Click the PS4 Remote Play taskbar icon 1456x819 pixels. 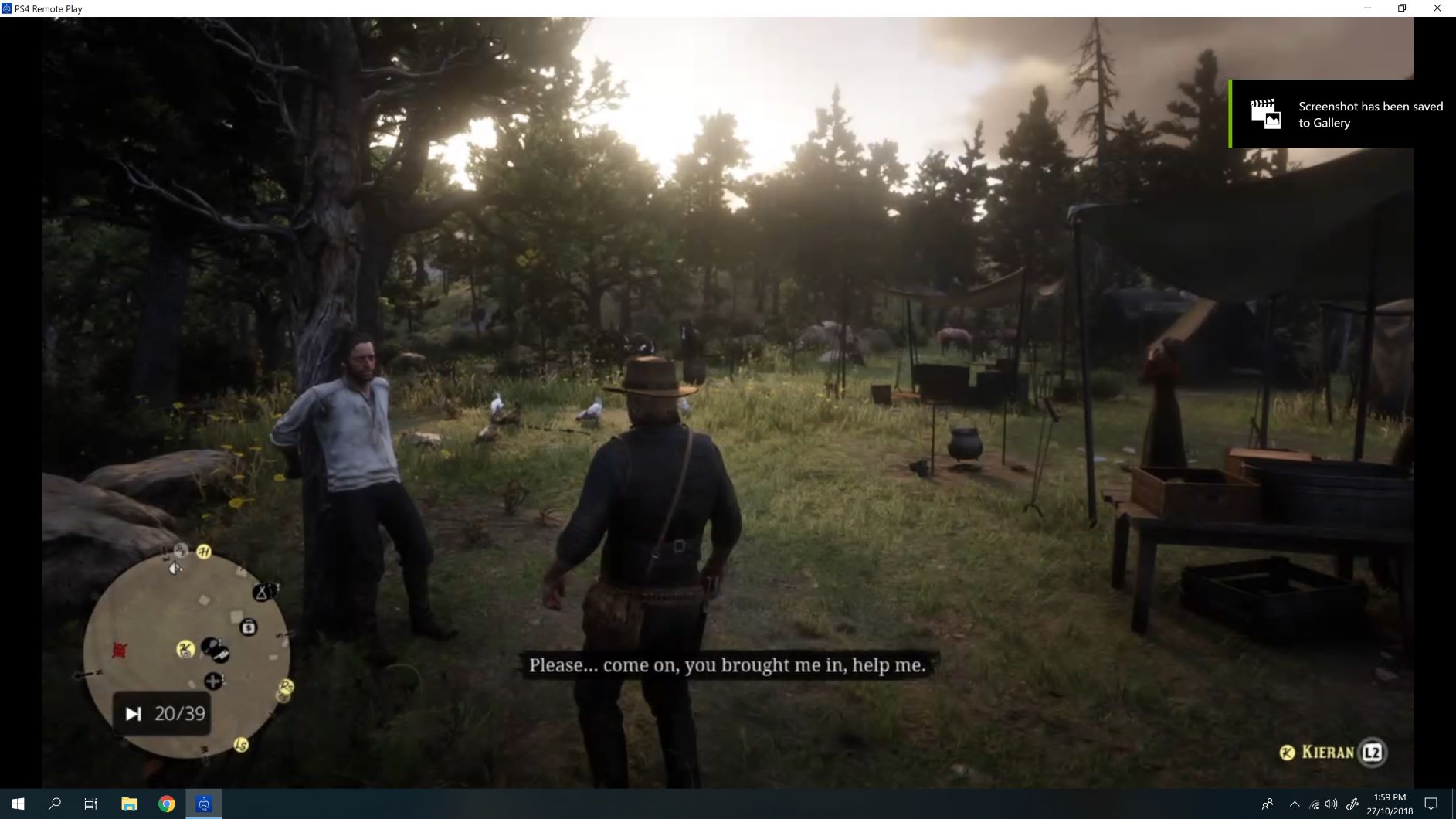(x=203, y=804)
